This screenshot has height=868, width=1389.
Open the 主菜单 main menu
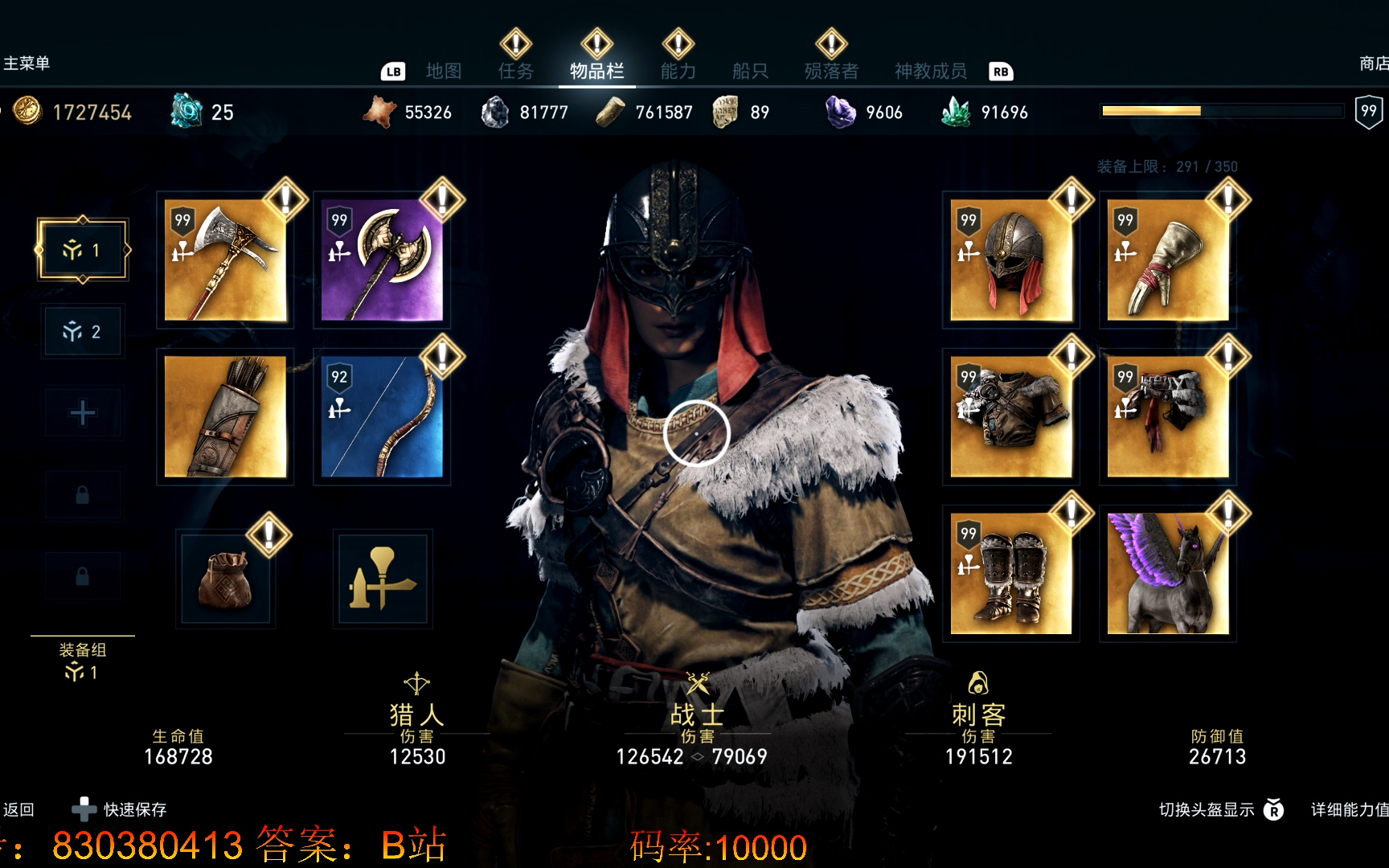[x=27, y=63]
